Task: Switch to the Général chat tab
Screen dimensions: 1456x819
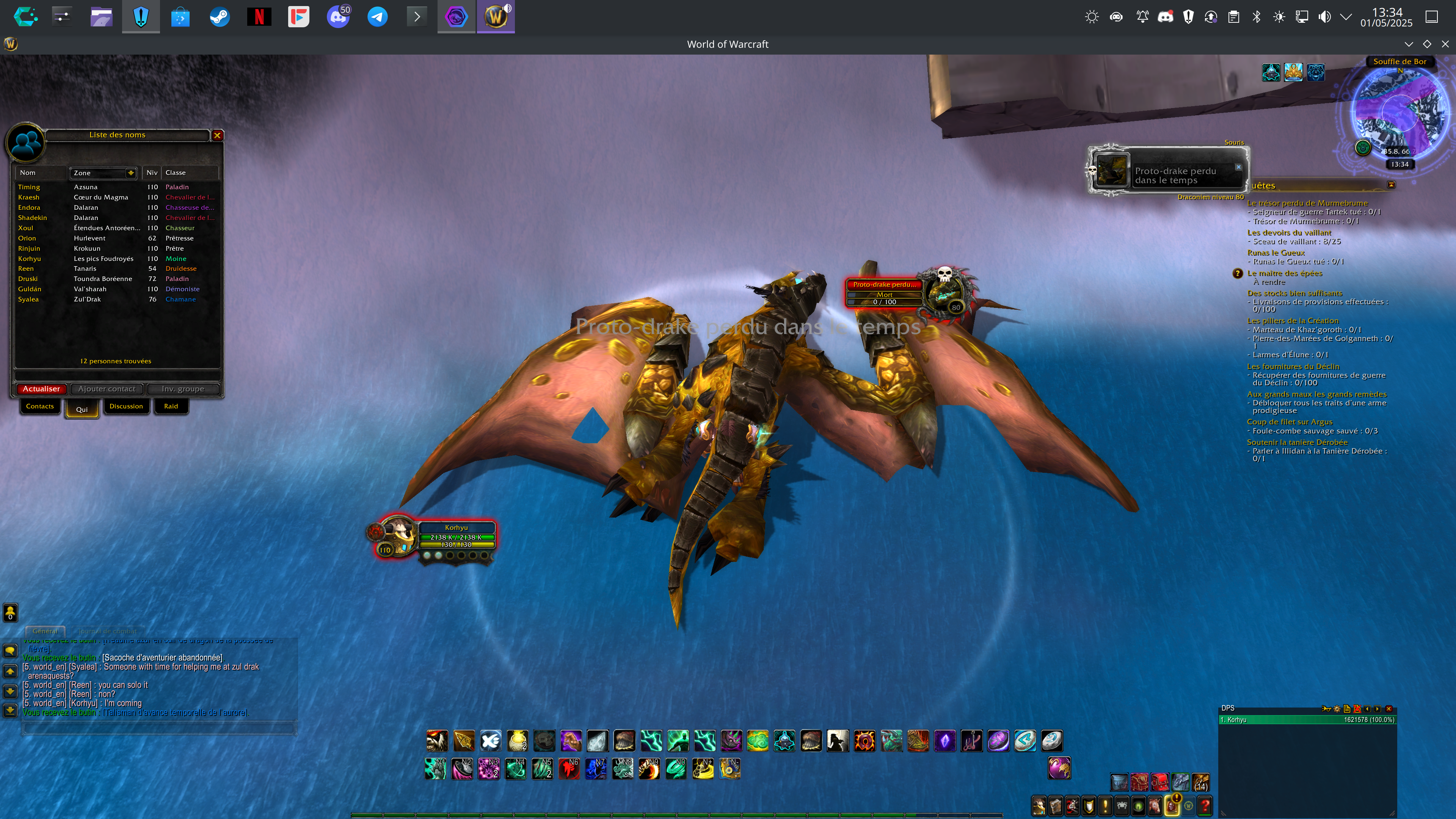Action: point(45,631)
